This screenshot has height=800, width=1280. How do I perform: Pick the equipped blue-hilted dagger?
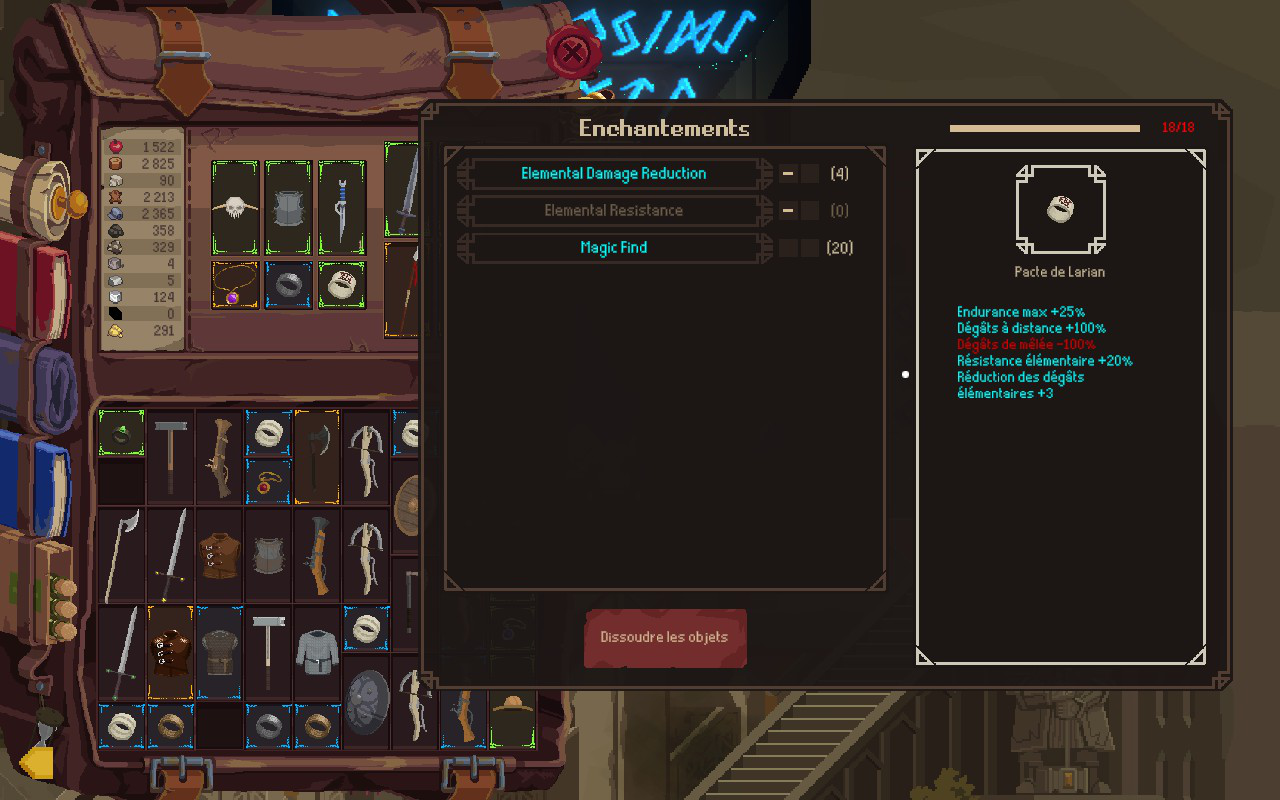coord(342,208)
